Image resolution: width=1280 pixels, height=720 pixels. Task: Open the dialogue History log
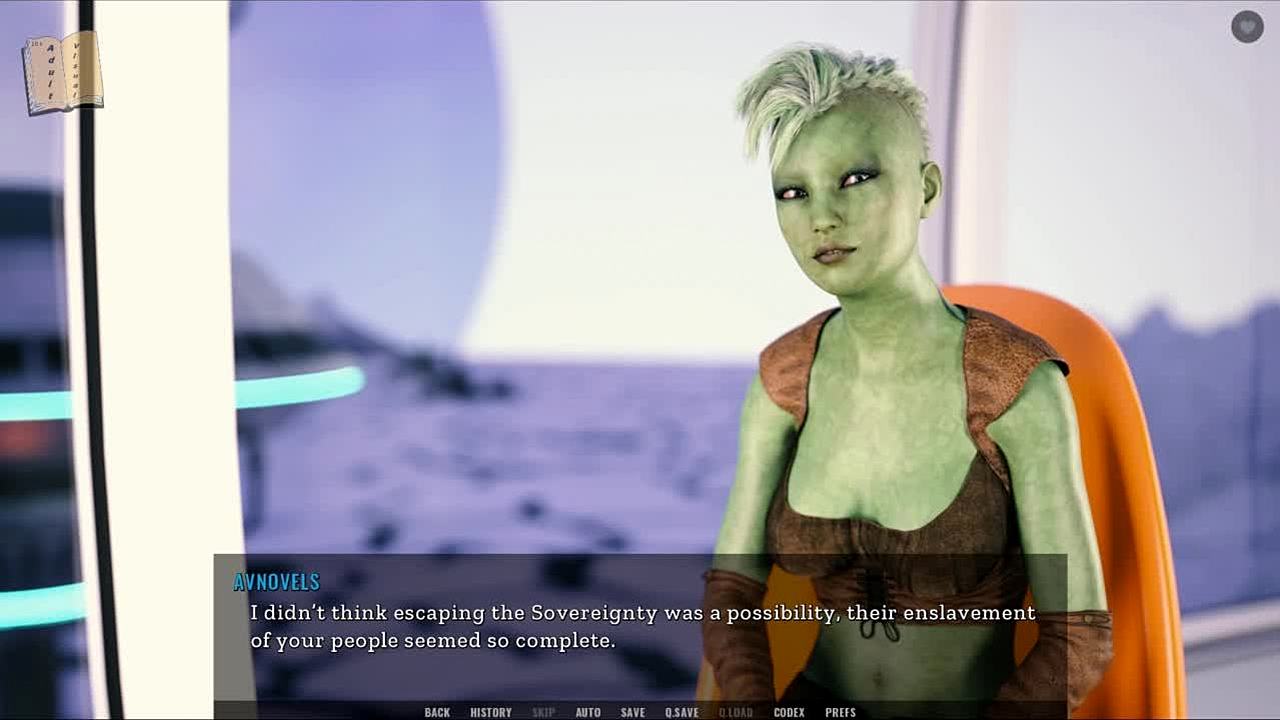pyautogui.click(x=491, y=712)
